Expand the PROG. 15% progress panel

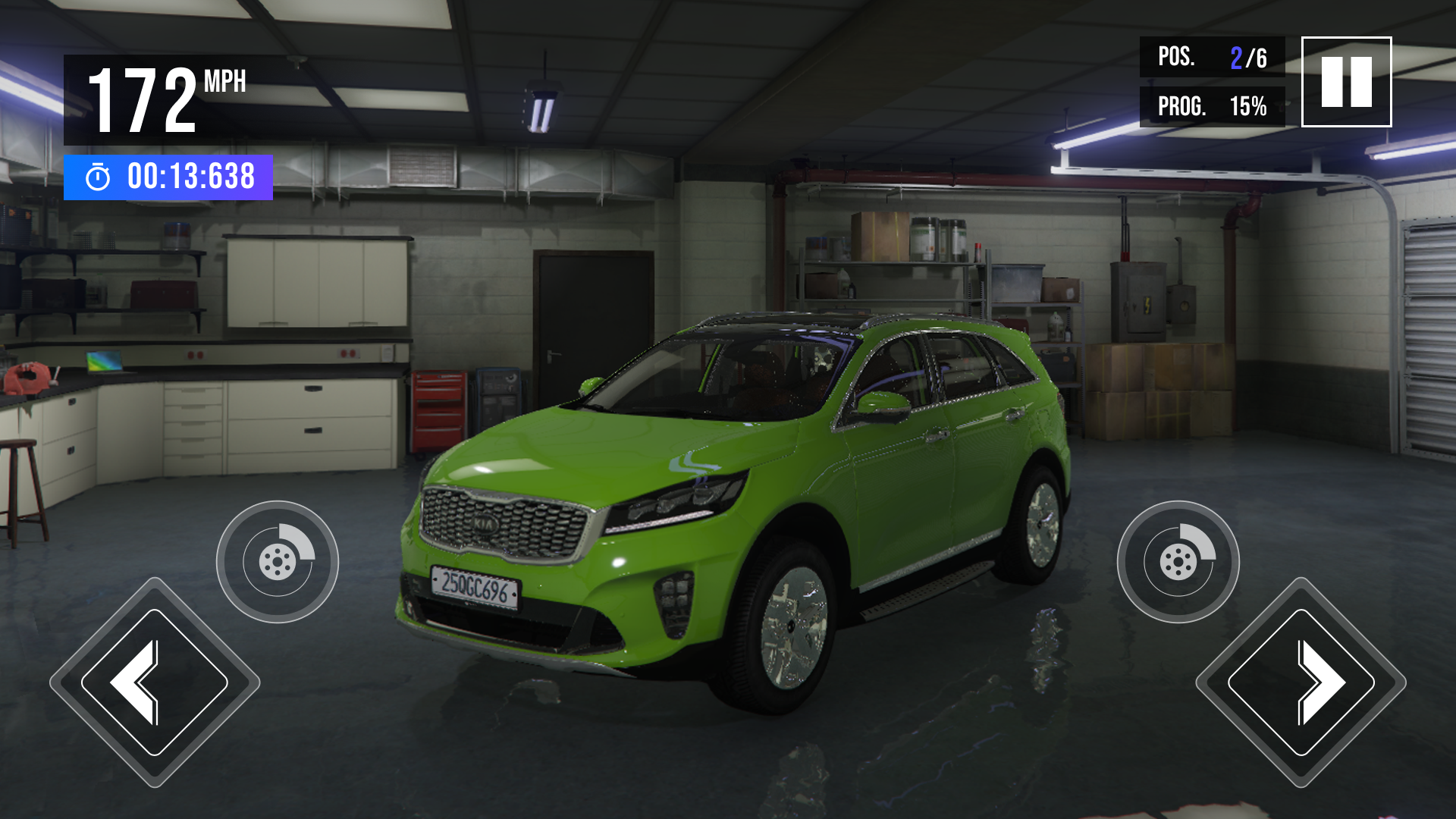(1213, 106)
